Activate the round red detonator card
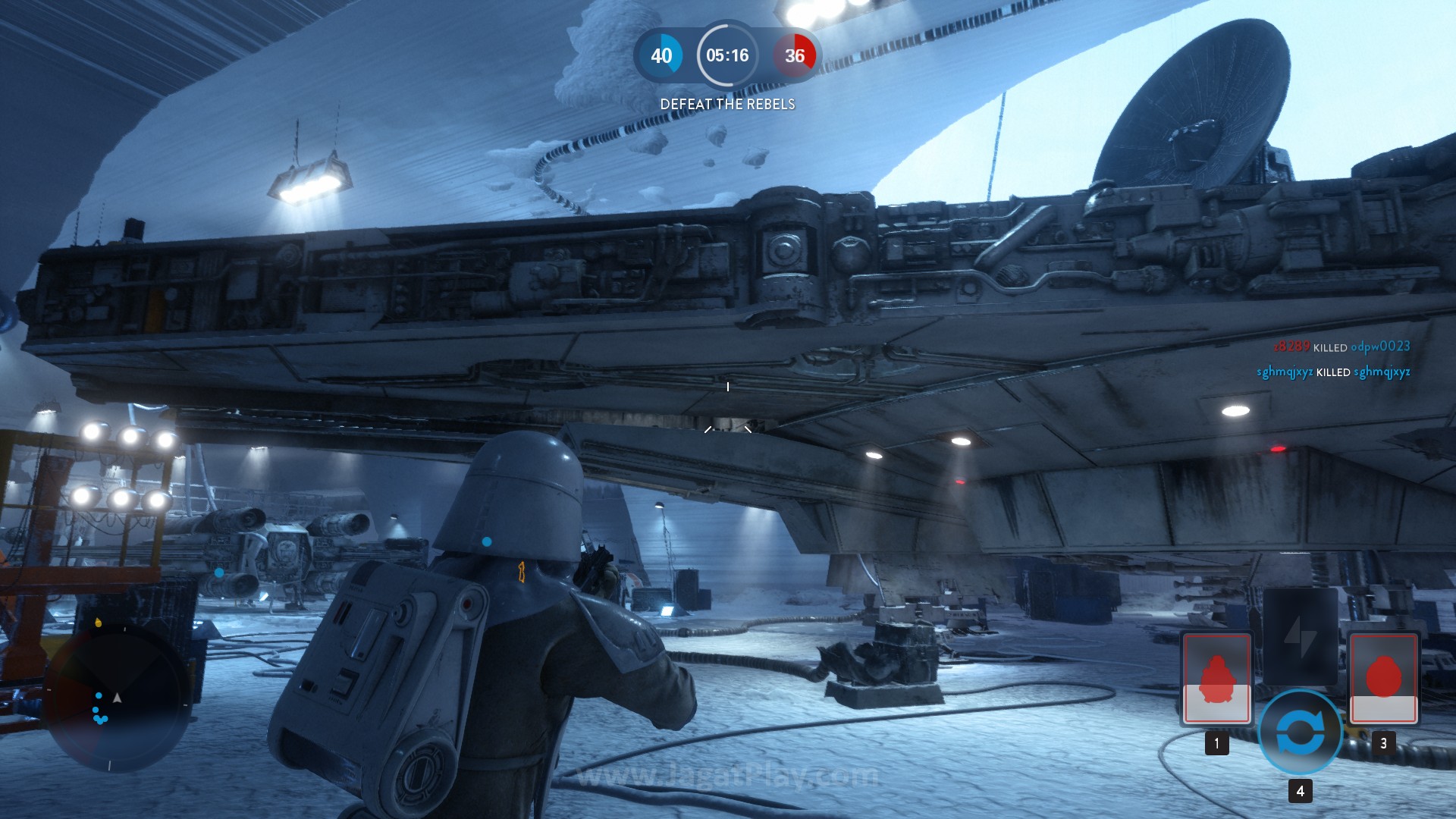The image size is (1456, 819). 1383,677
